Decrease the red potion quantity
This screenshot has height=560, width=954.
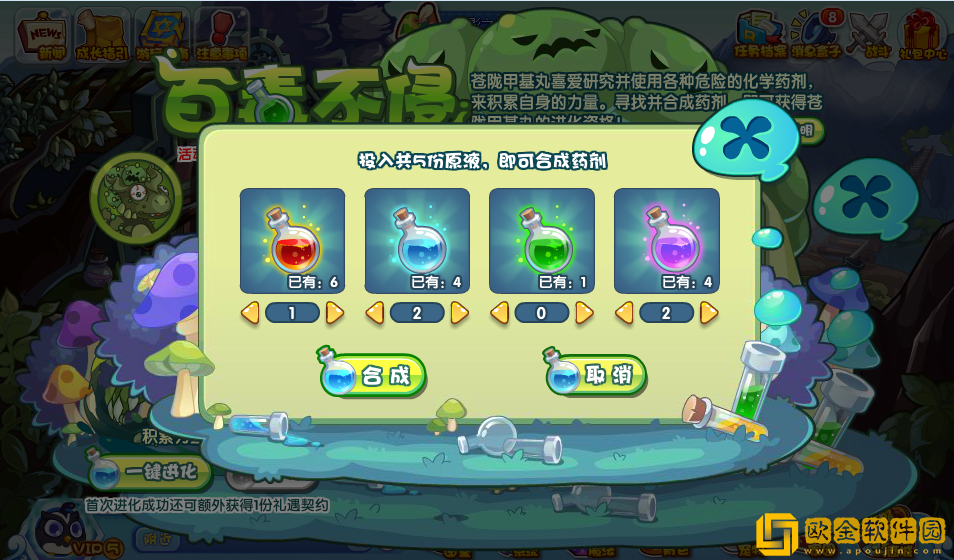[x=250, y=314]
